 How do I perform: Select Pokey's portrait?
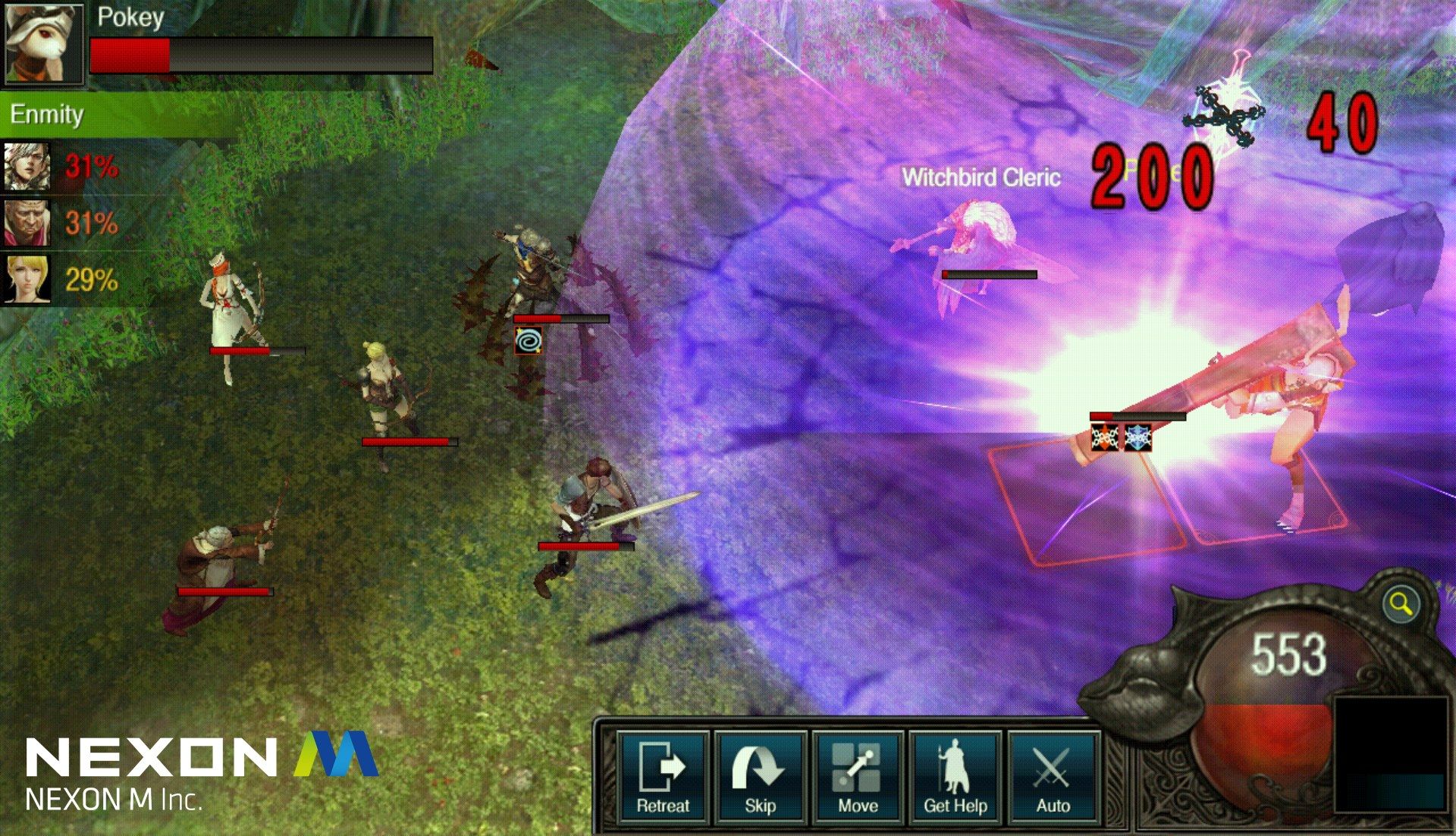(x=42, y=43)
